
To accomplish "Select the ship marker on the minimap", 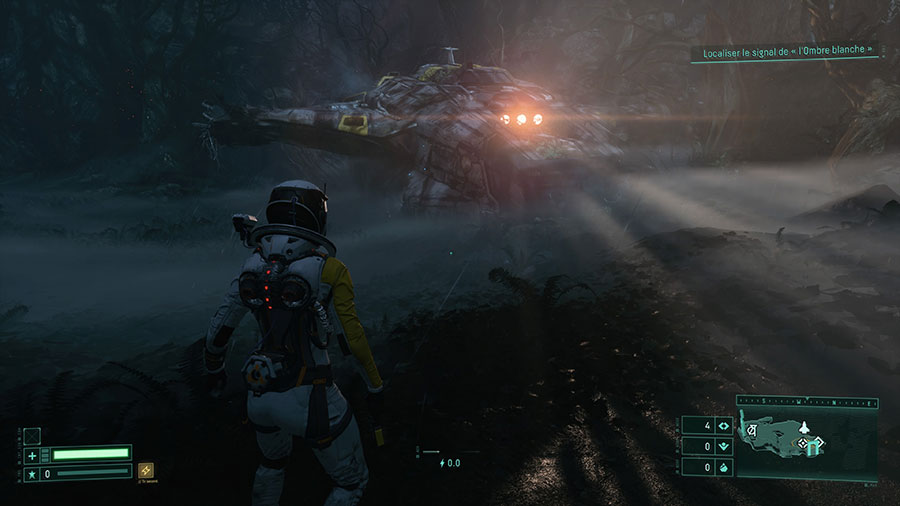I will click(804, 427).
